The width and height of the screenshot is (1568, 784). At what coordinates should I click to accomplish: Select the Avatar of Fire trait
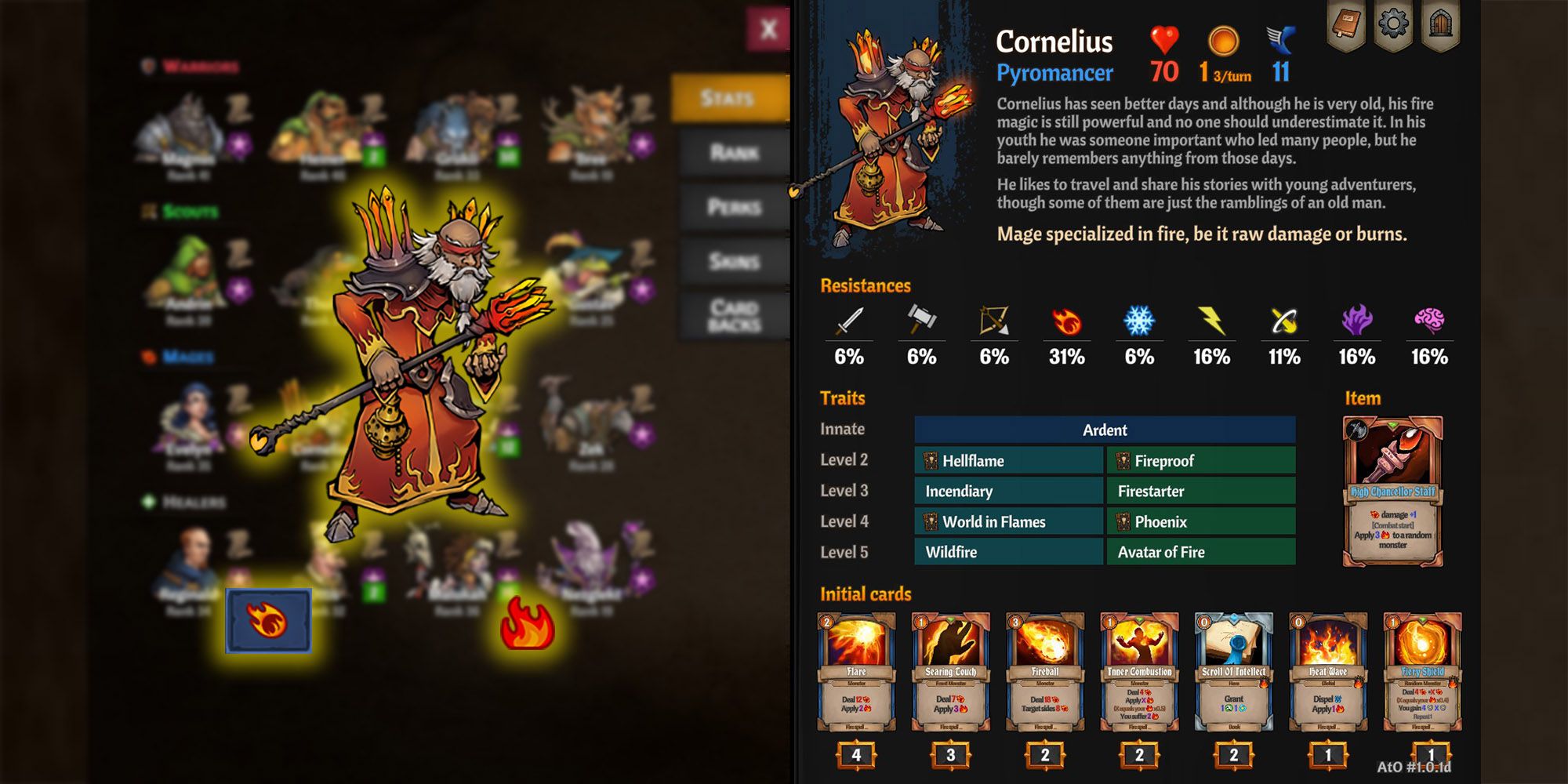coord(1201,552)
